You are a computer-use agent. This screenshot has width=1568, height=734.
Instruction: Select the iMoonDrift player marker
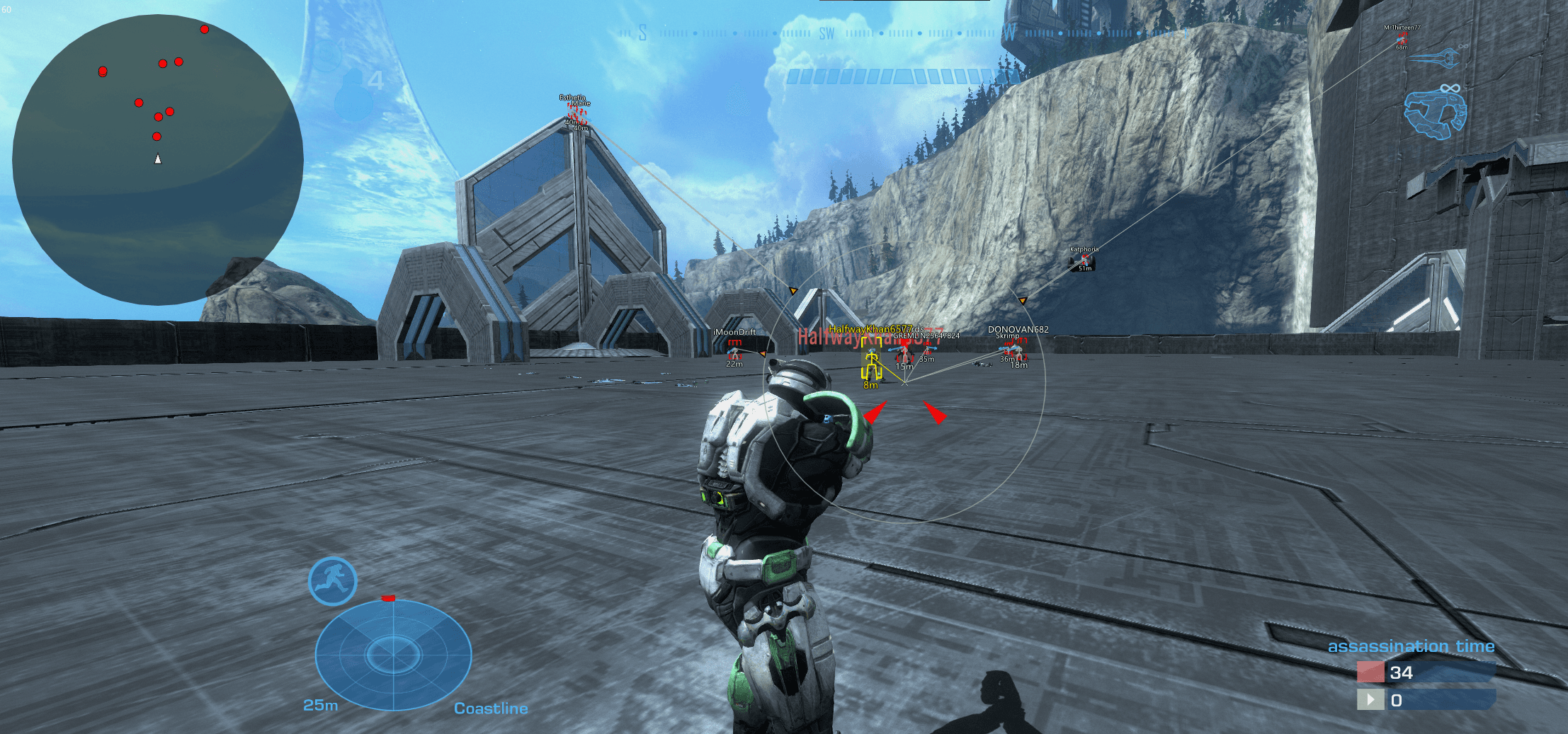pyautogui.click(x=734, y=350)
